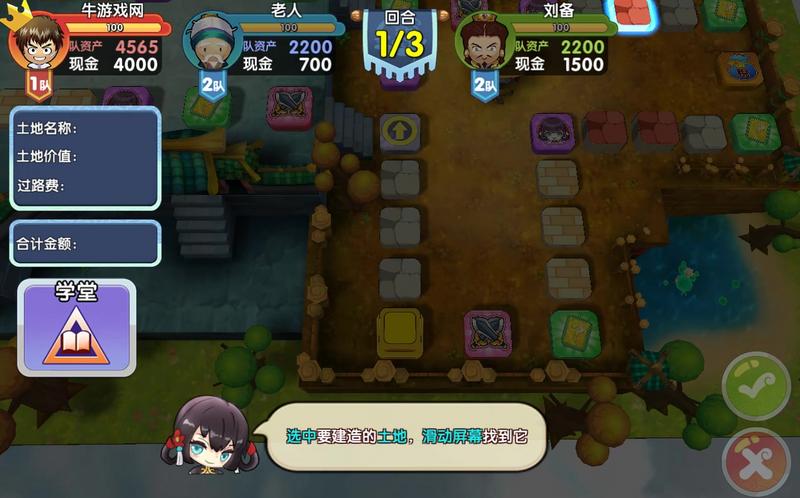Cancel building with the red X button
This screenshot has width=800, height=498.
(x=757, y=461)
